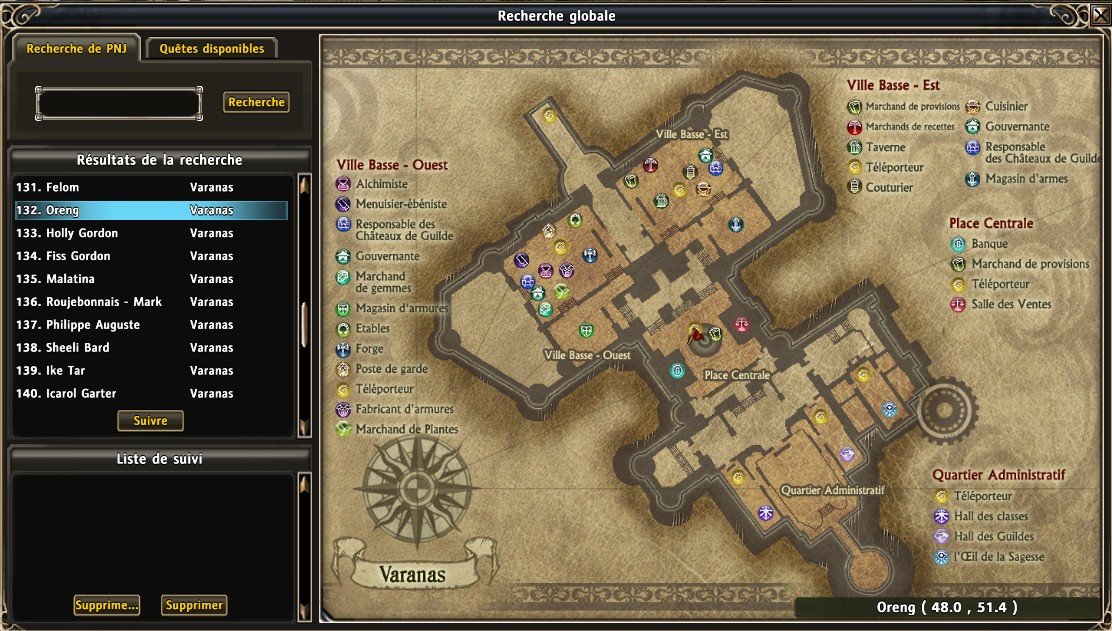Click the Suivre button

click(150, 421)
